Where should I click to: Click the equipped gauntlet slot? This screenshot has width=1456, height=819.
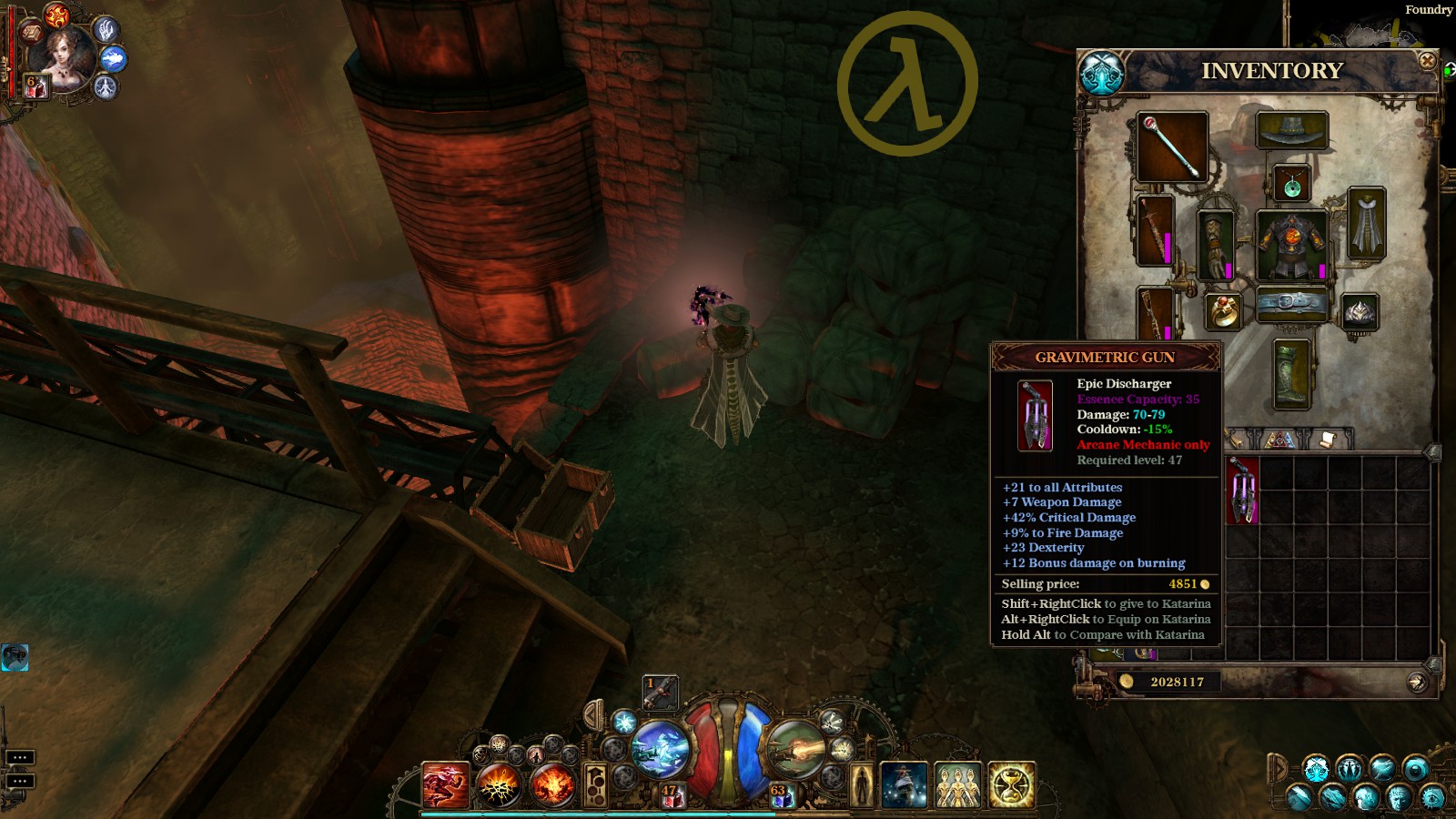[1215, 244]
